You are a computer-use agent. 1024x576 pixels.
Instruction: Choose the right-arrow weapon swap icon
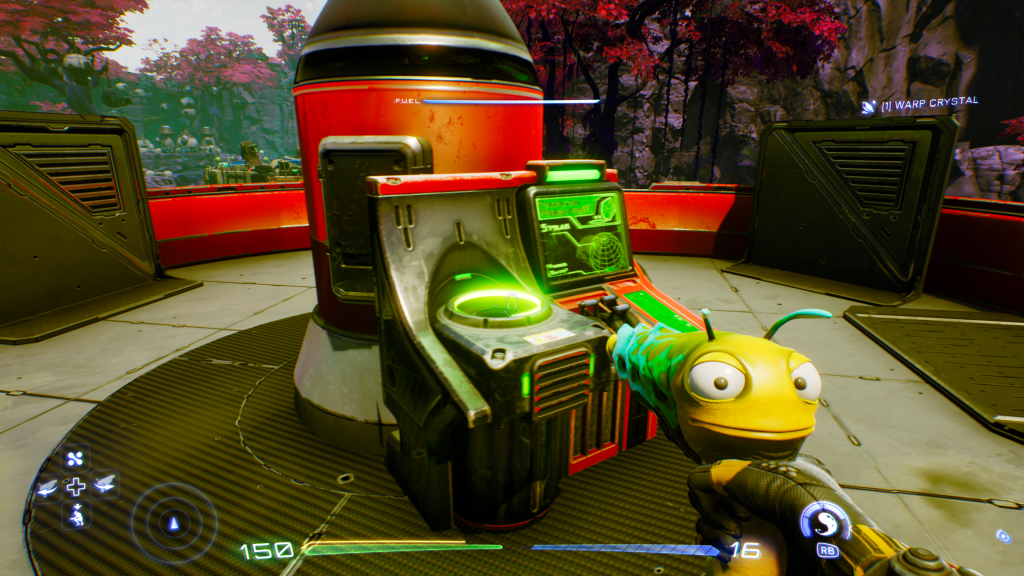pyautogui.click(x=105, y=487)
